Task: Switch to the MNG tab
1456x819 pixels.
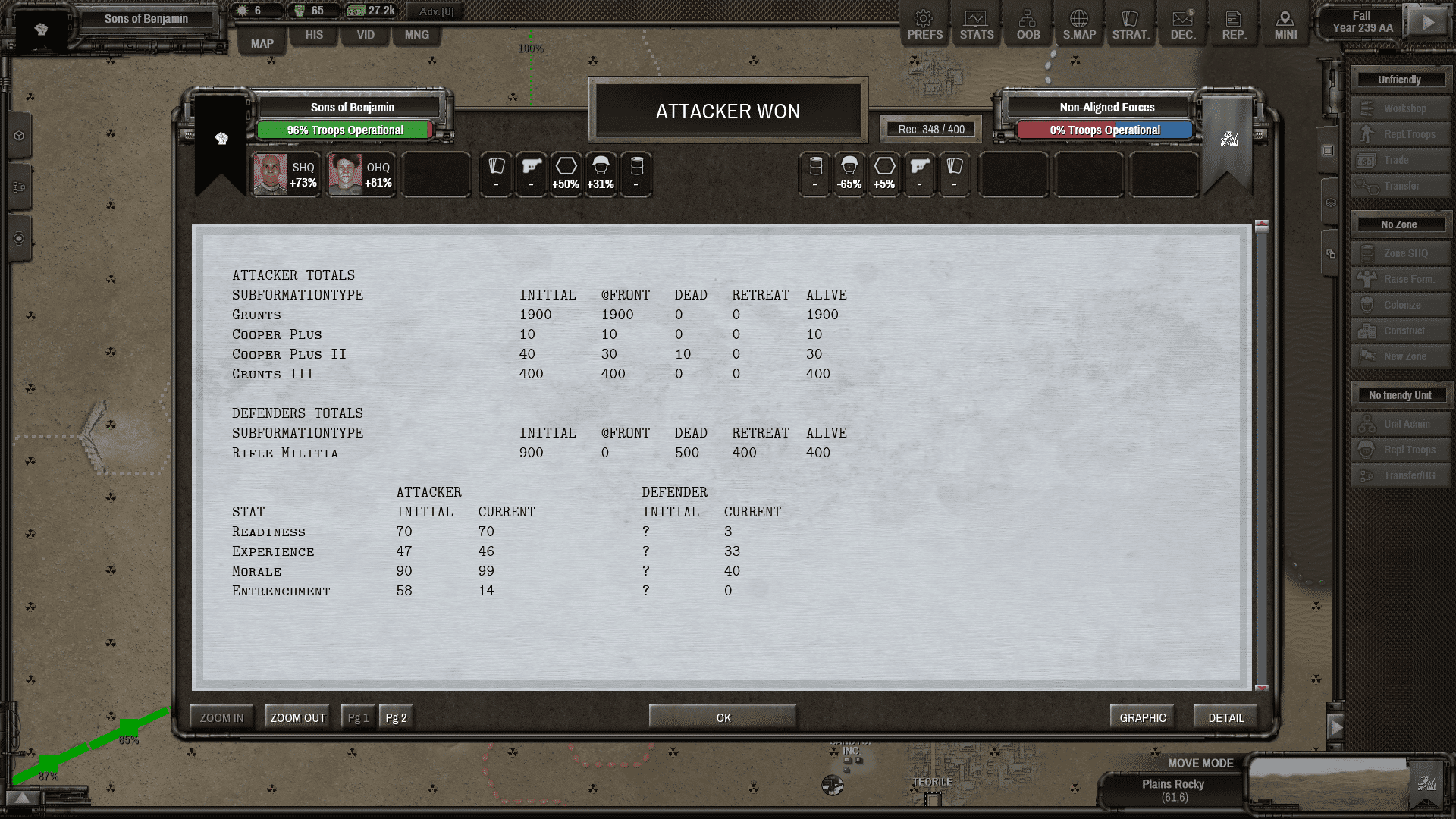Action: [416, 35]
